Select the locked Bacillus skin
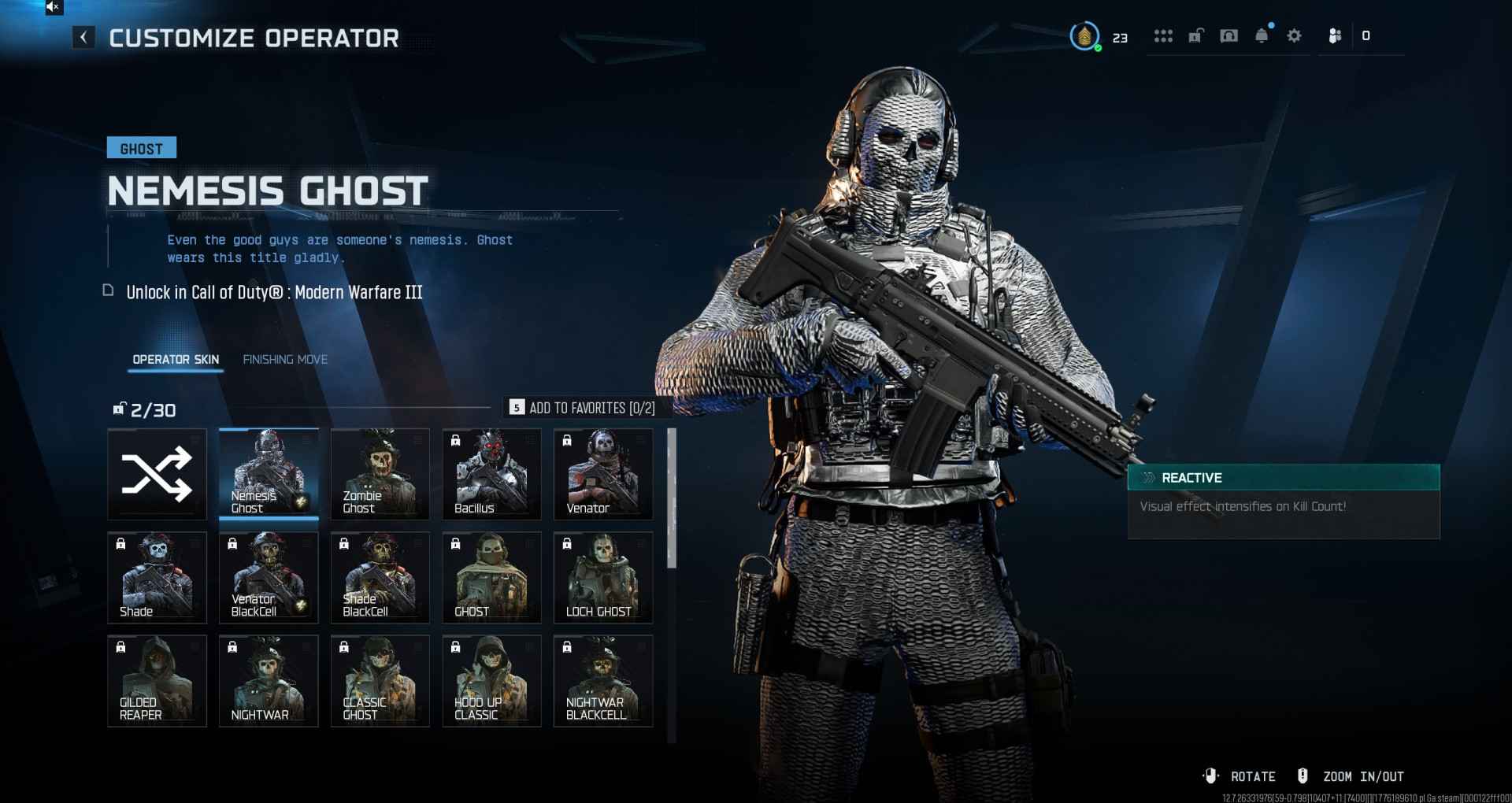Viewport: 1512px width, 803px height. (x=491, y=474)
